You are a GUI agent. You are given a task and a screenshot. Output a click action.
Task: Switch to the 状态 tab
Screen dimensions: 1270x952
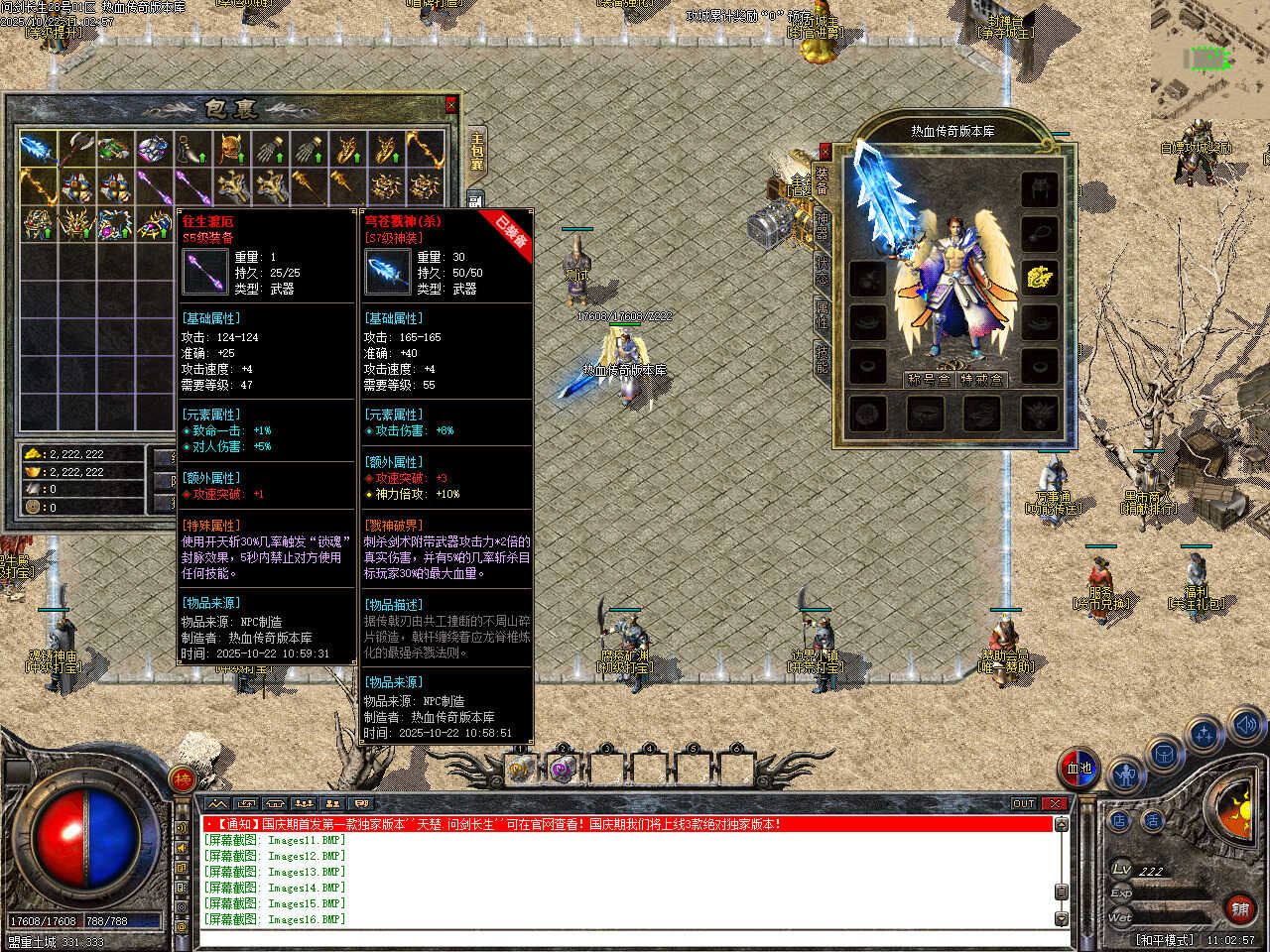point(823,271)
